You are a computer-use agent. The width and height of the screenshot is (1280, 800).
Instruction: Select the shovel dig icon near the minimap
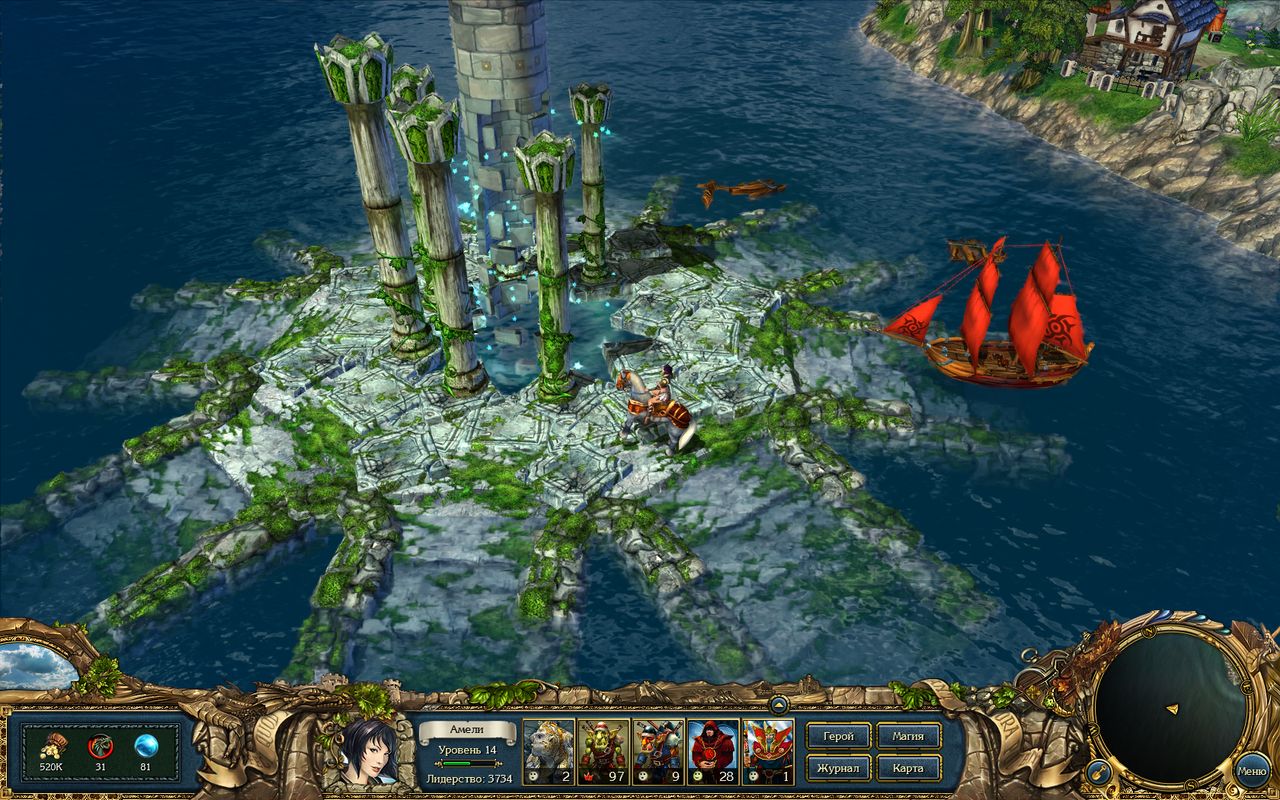[x=1098, y=772]
